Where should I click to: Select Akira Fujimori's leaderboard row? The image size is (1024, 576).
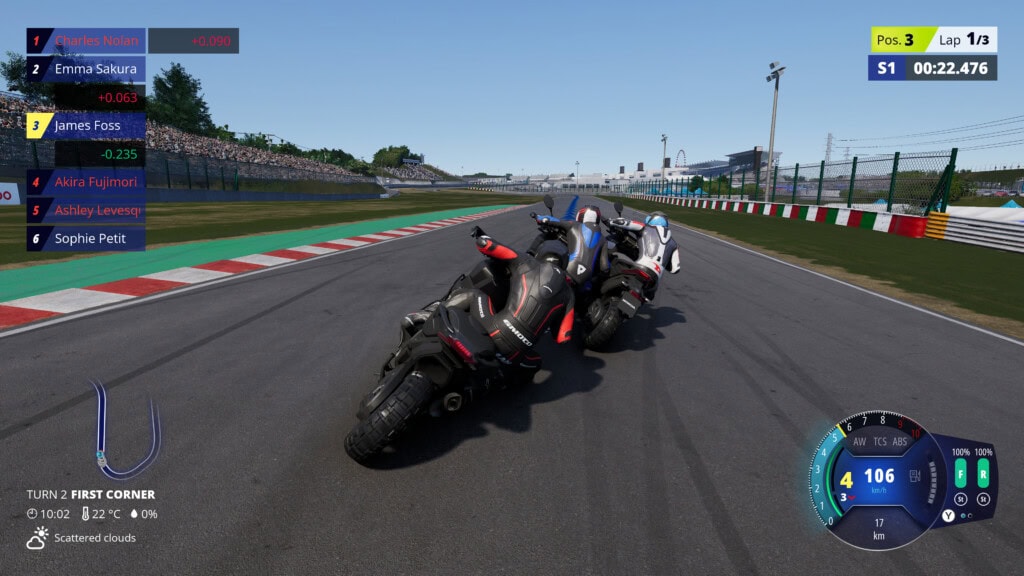[x=86, y=182]
